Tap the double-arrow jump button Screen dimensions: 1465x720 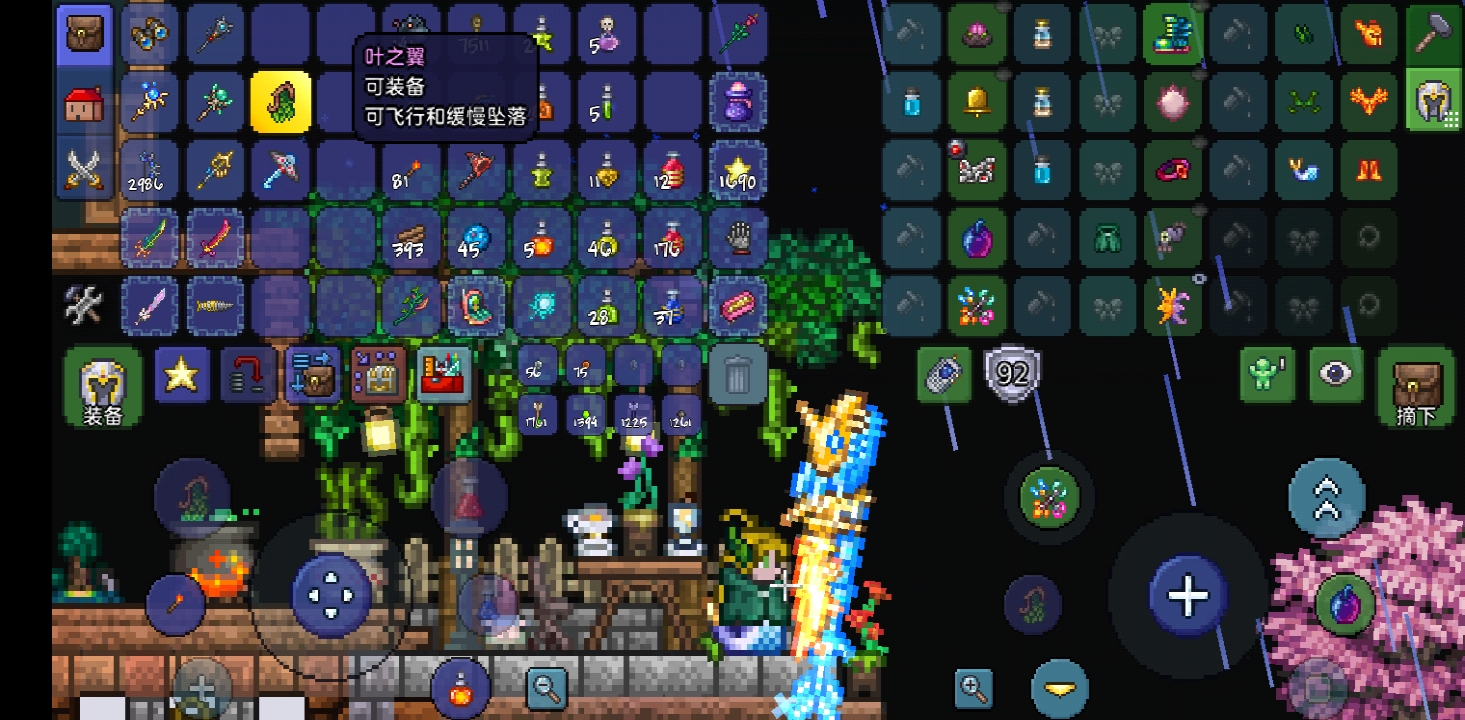pos(1326,497)
